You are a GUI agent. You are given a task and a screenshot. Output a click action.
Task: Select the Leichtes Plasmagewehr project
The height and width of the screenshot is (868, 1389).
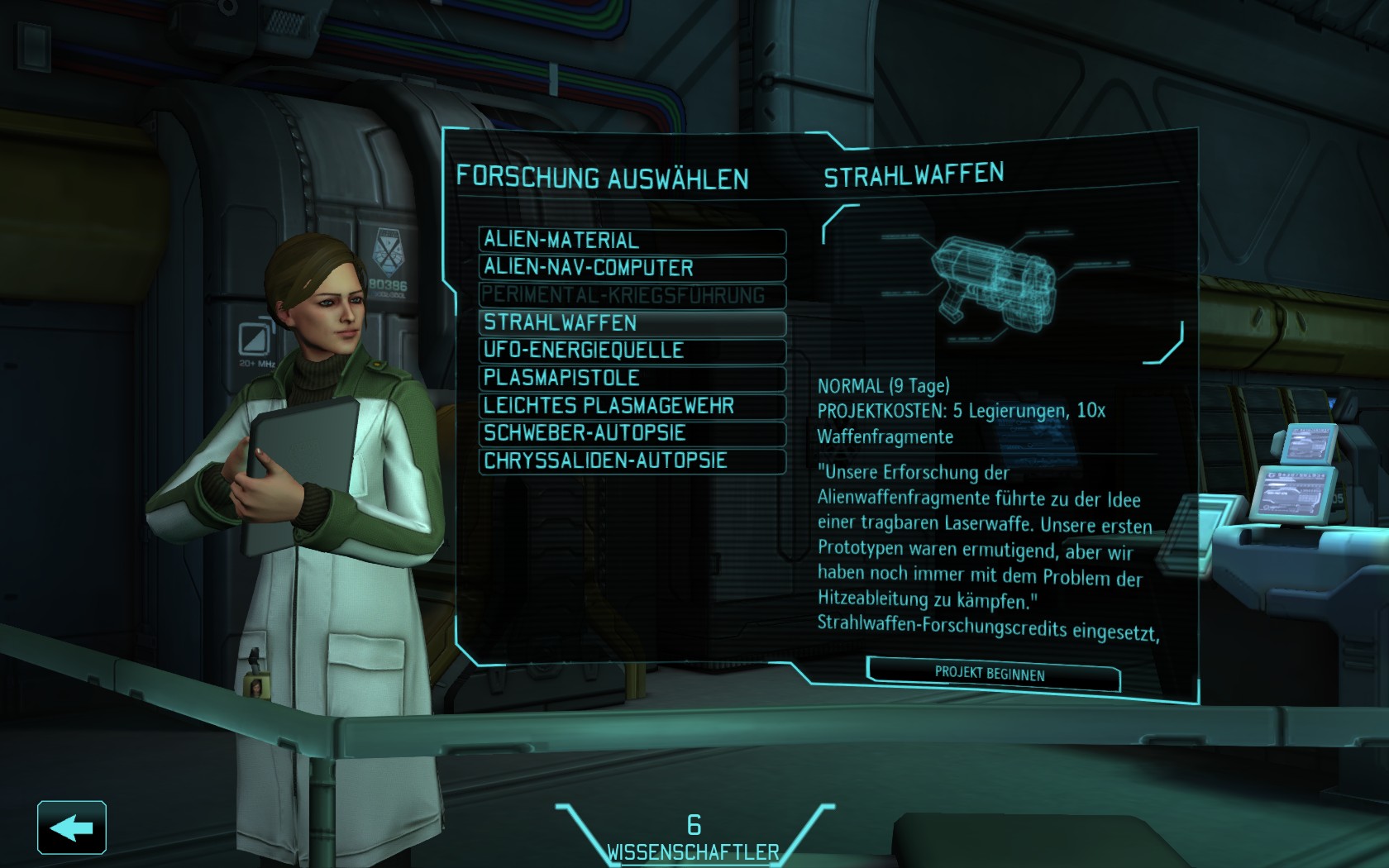[632, 406]
